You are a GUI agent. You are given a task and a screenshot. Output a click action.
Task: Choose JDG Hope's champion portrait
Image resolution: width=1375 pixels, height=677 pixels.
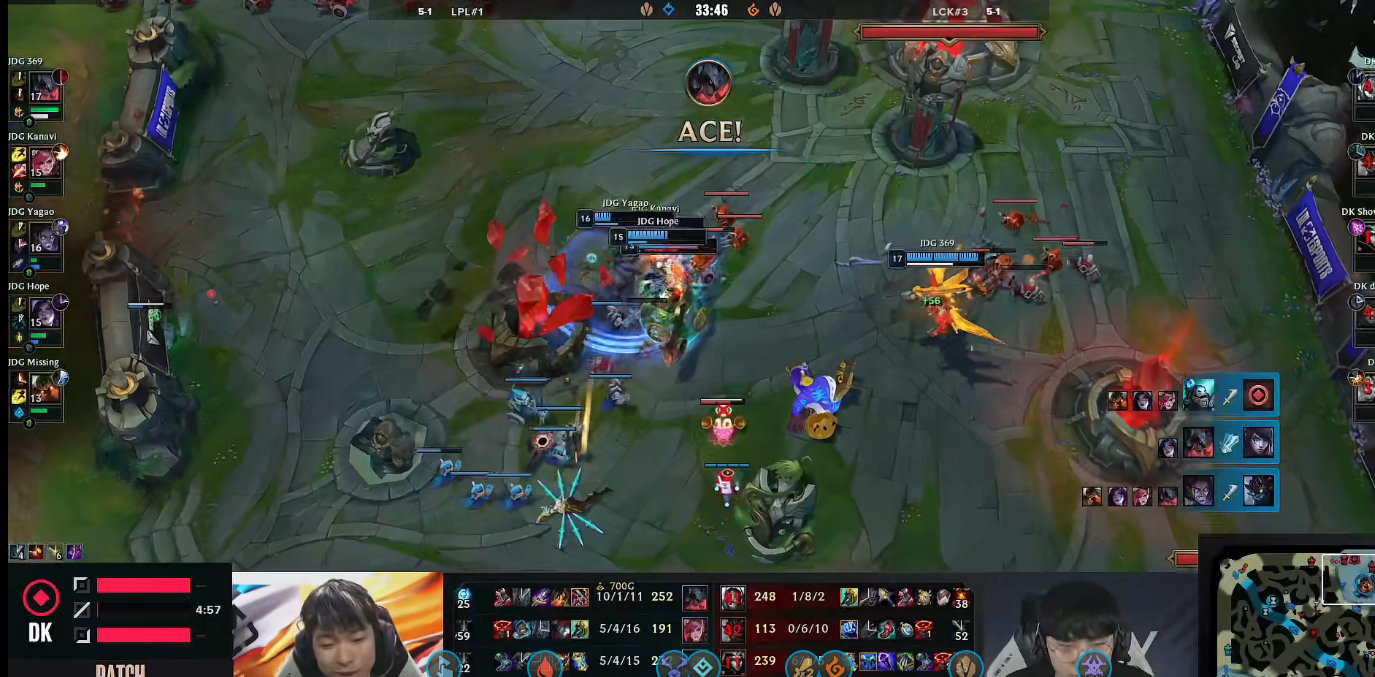coord(45,311)
